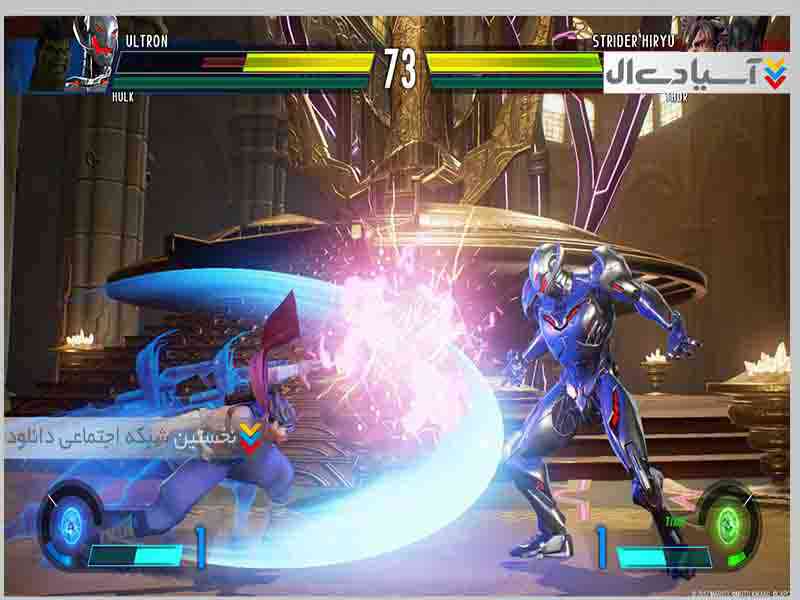Trigger the green Time Stone icon
This screenshot has height=600, width=800.
tap(727, 520)
